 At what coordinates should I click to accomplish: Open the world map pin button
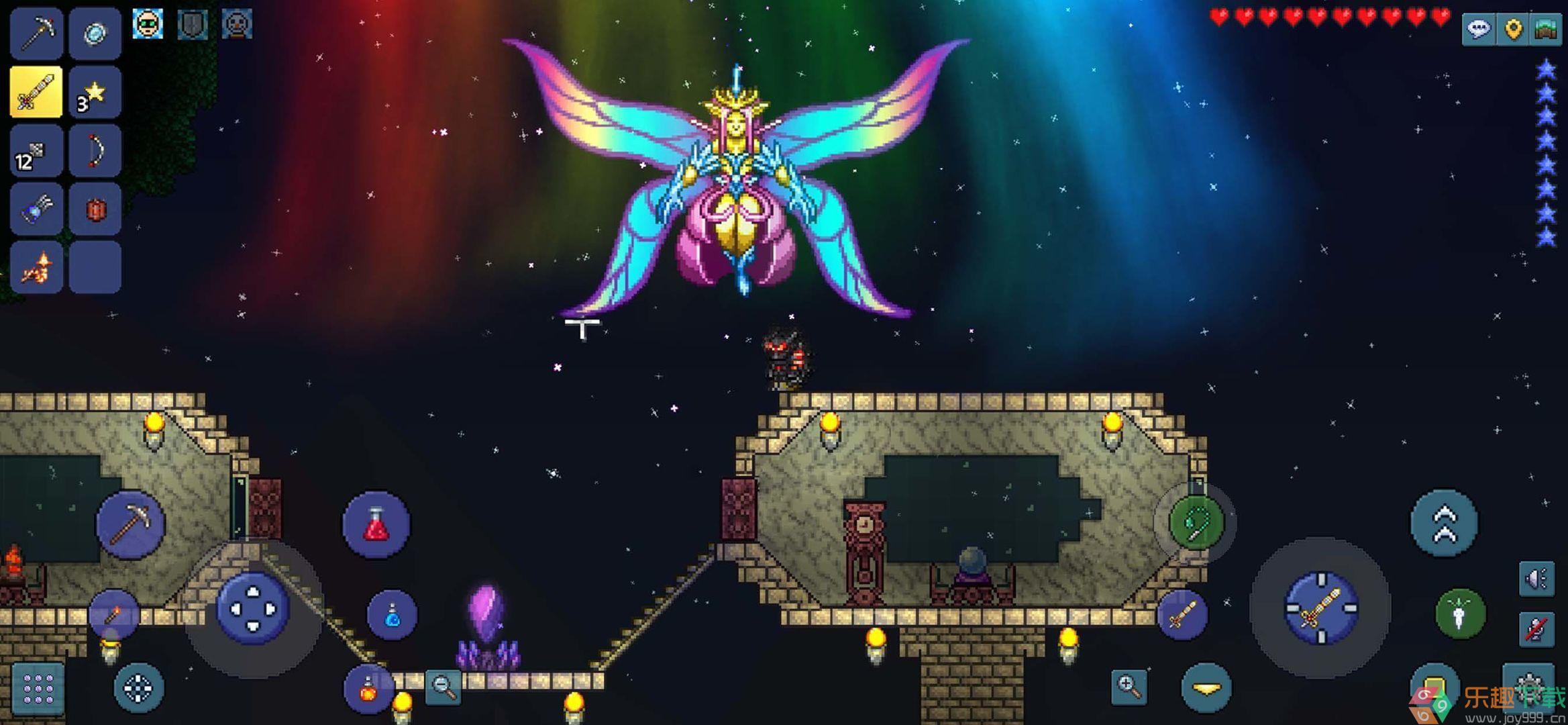pos(1513,29)
